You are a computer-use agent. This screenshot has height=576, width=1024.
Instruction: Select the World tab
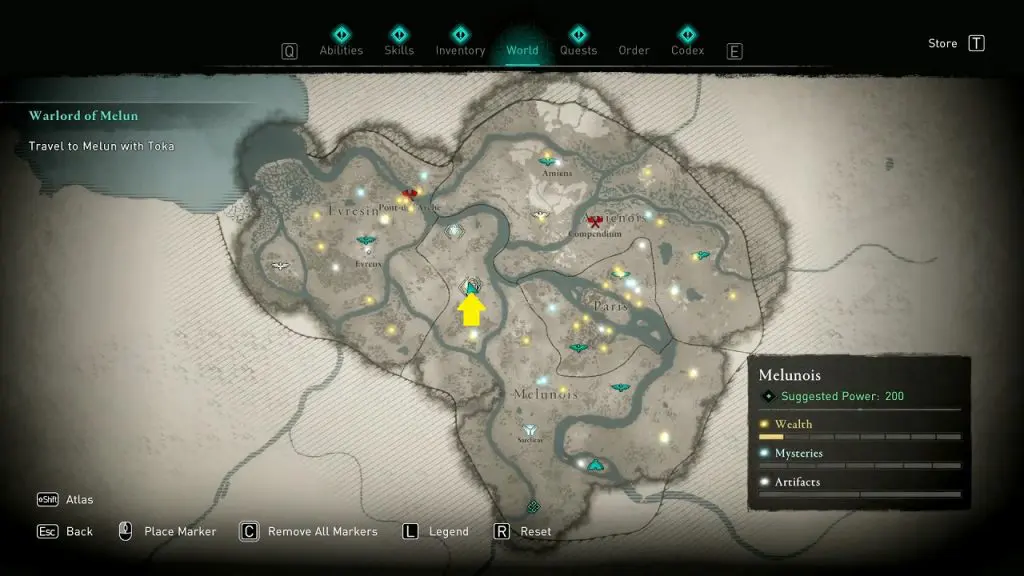pos(522,50)
